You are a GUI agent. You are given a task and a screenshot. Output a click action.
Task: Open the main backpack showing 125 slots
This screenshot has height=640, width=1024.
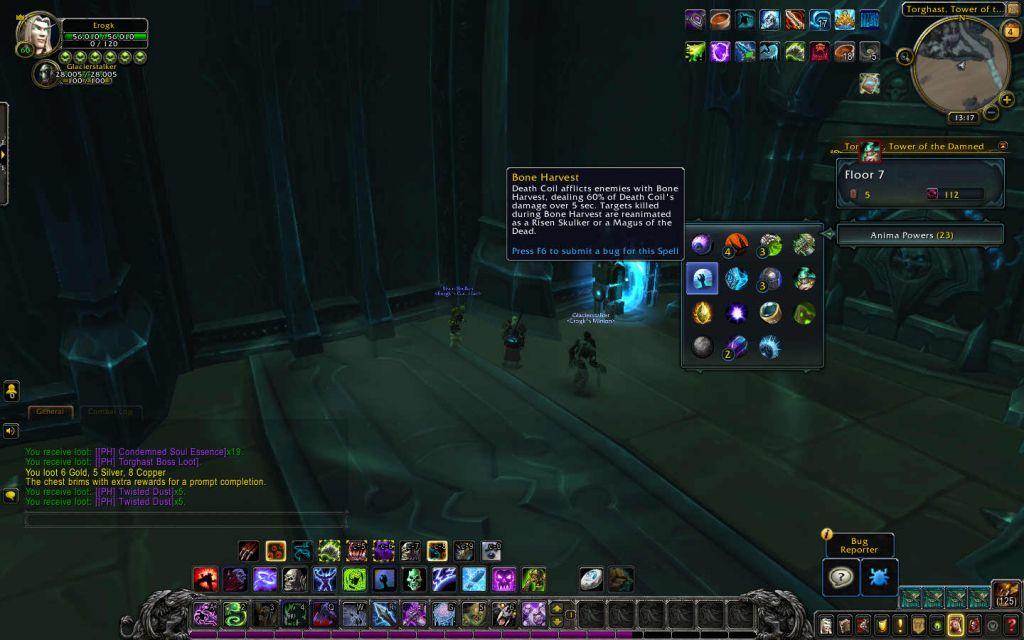point(1006,595)
